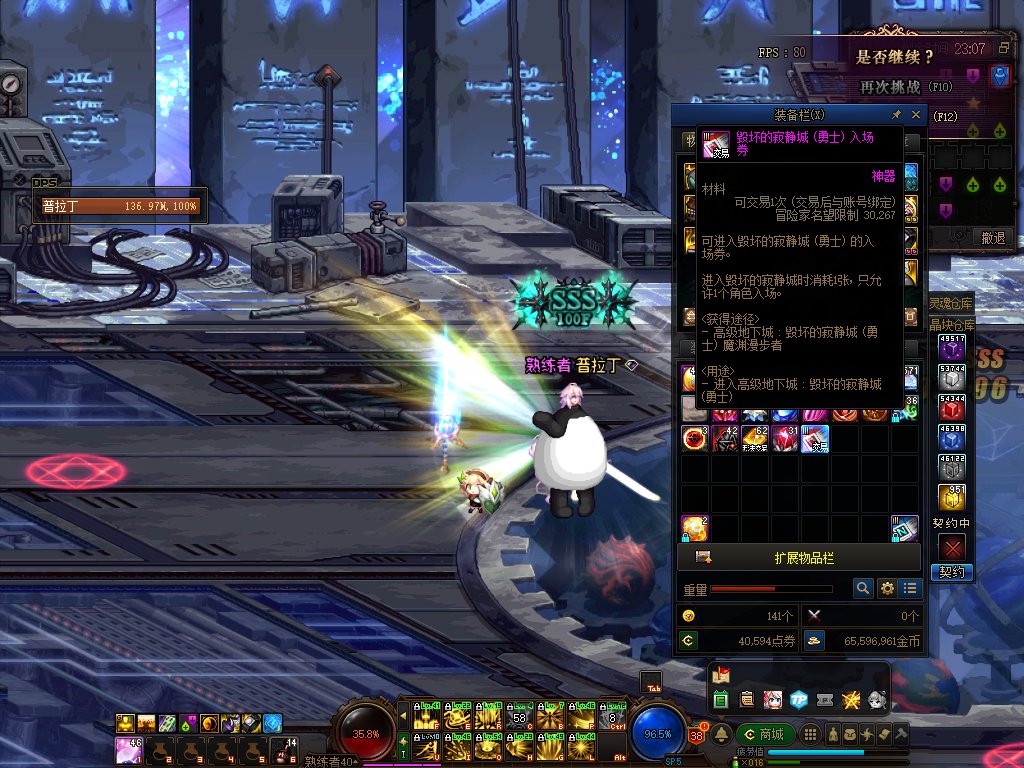This screenshot has width=1024, height=768.
Task: Select the red gem item with count 3
Action: (x=694, y=438)
